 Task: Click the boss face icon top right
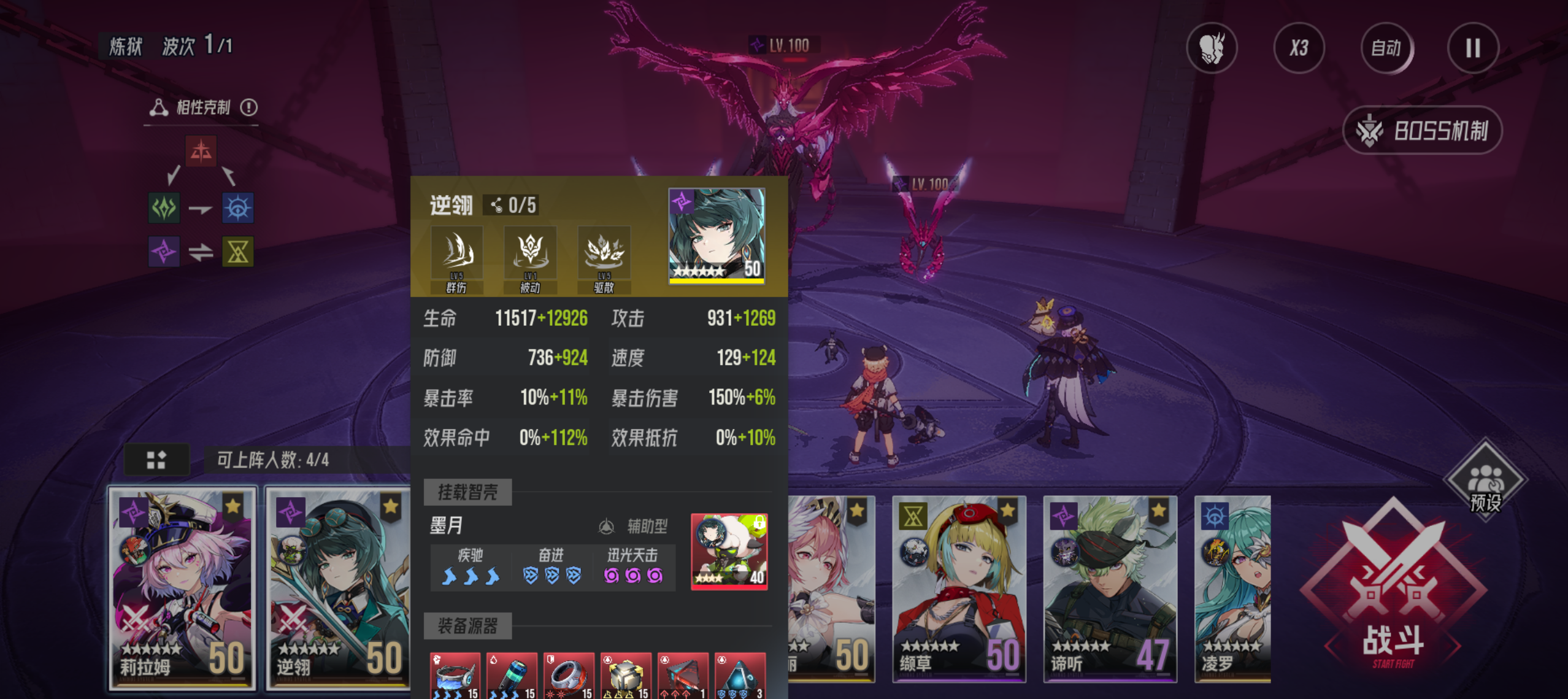[x=1212, y=48]
